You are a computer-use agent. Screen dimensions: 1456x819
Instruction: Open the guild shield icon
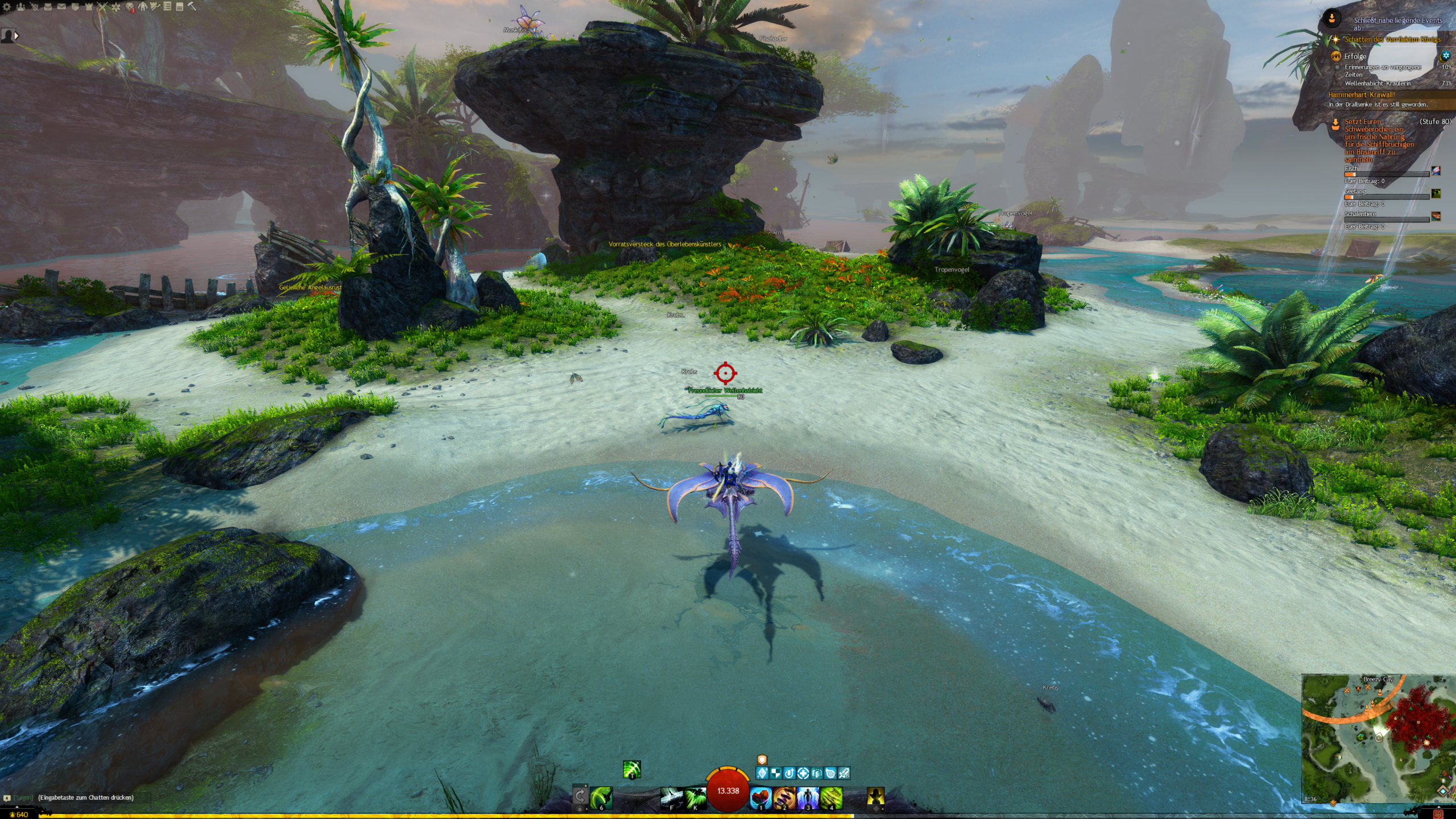pos(75,7)
